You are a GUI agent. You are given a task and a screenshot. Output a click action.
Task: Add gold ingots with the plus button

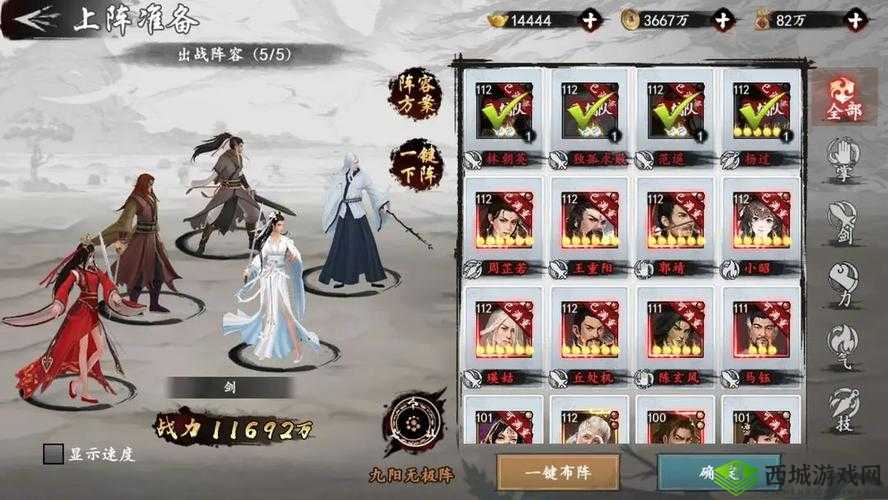(x=592, y=19)
